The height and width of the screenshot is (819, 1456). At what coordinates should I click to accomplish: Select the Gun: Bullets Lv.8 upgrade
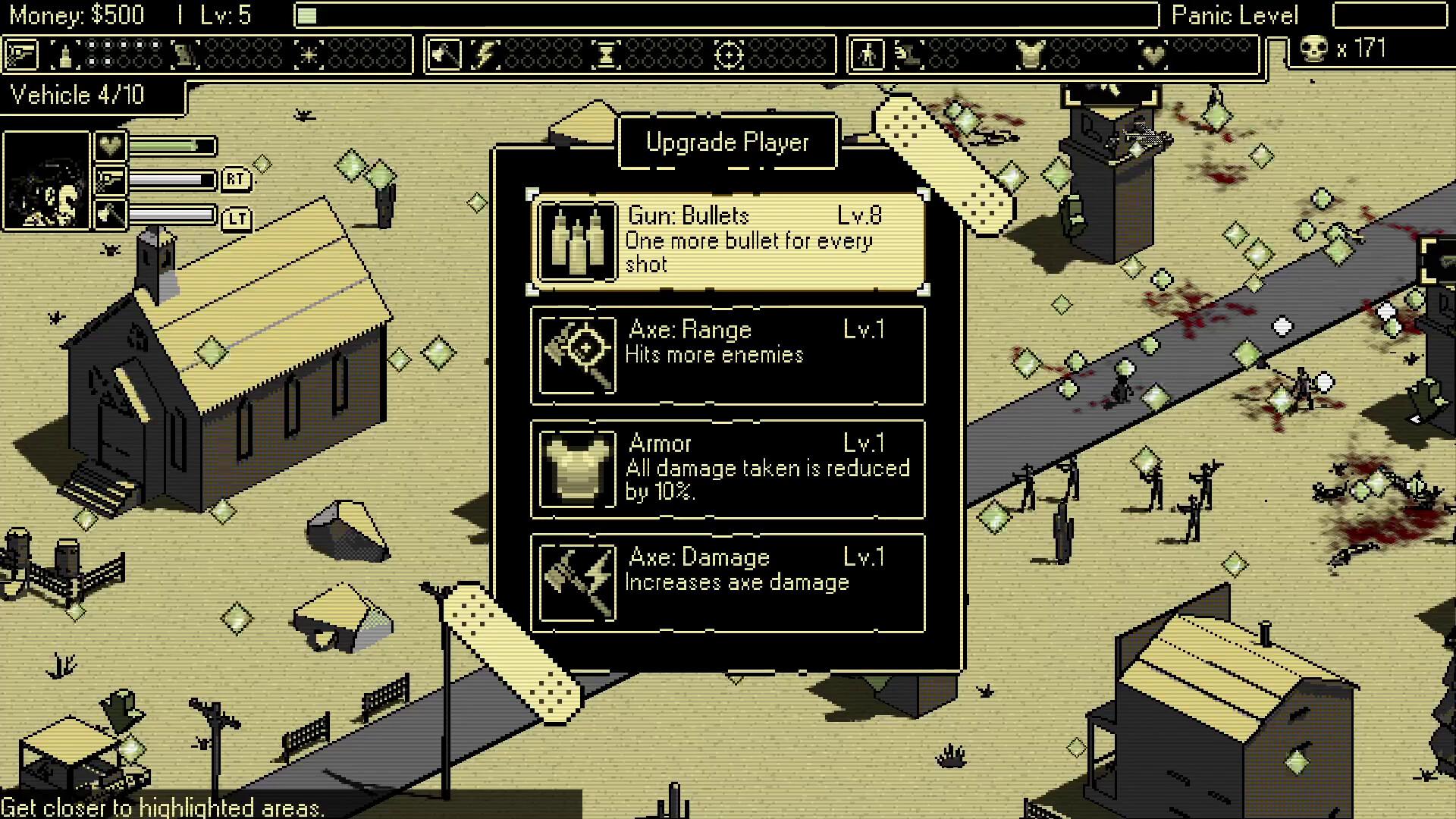pos(726,241)
